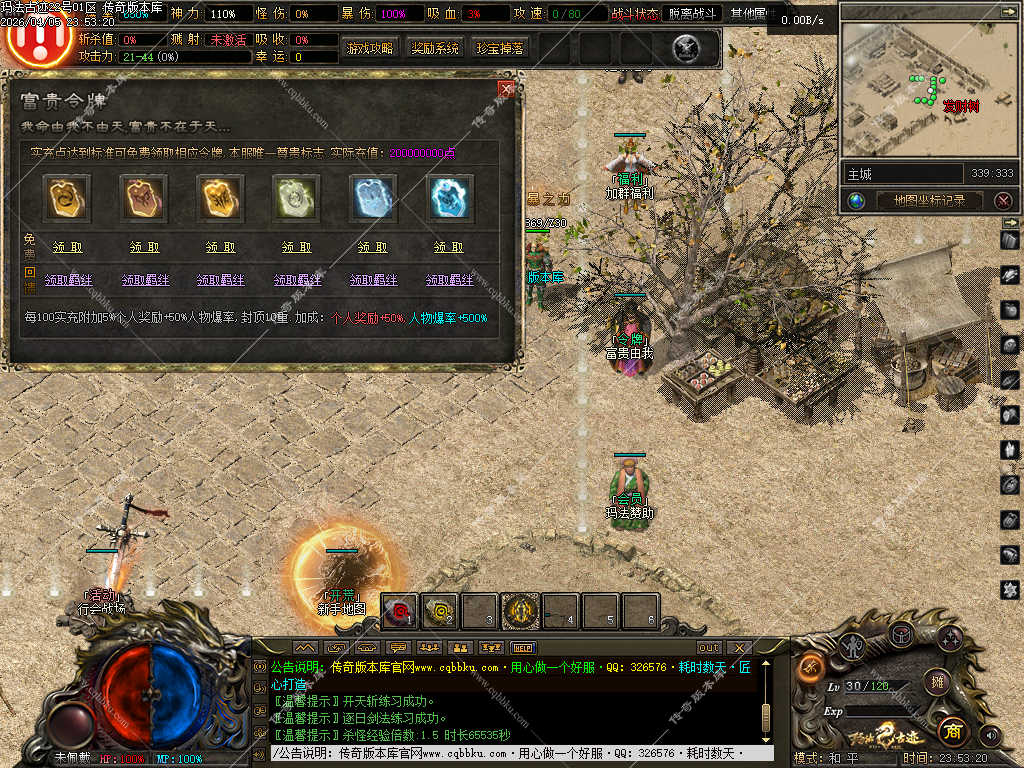1024x768 pixels.
Task: Click the crossed swords icon beside the coordinate records
Action: (1003, 200)
